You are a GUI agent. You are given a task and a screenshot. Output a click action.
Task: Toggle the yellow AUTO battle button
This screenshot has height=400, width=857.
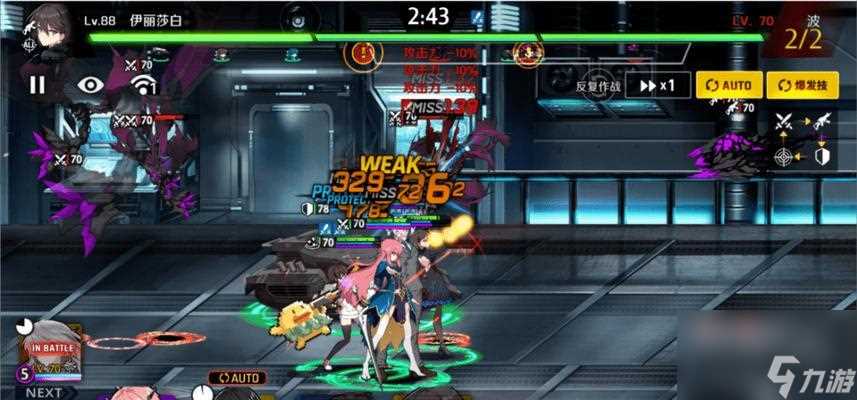pyautogui.click(x=729, y=86)
